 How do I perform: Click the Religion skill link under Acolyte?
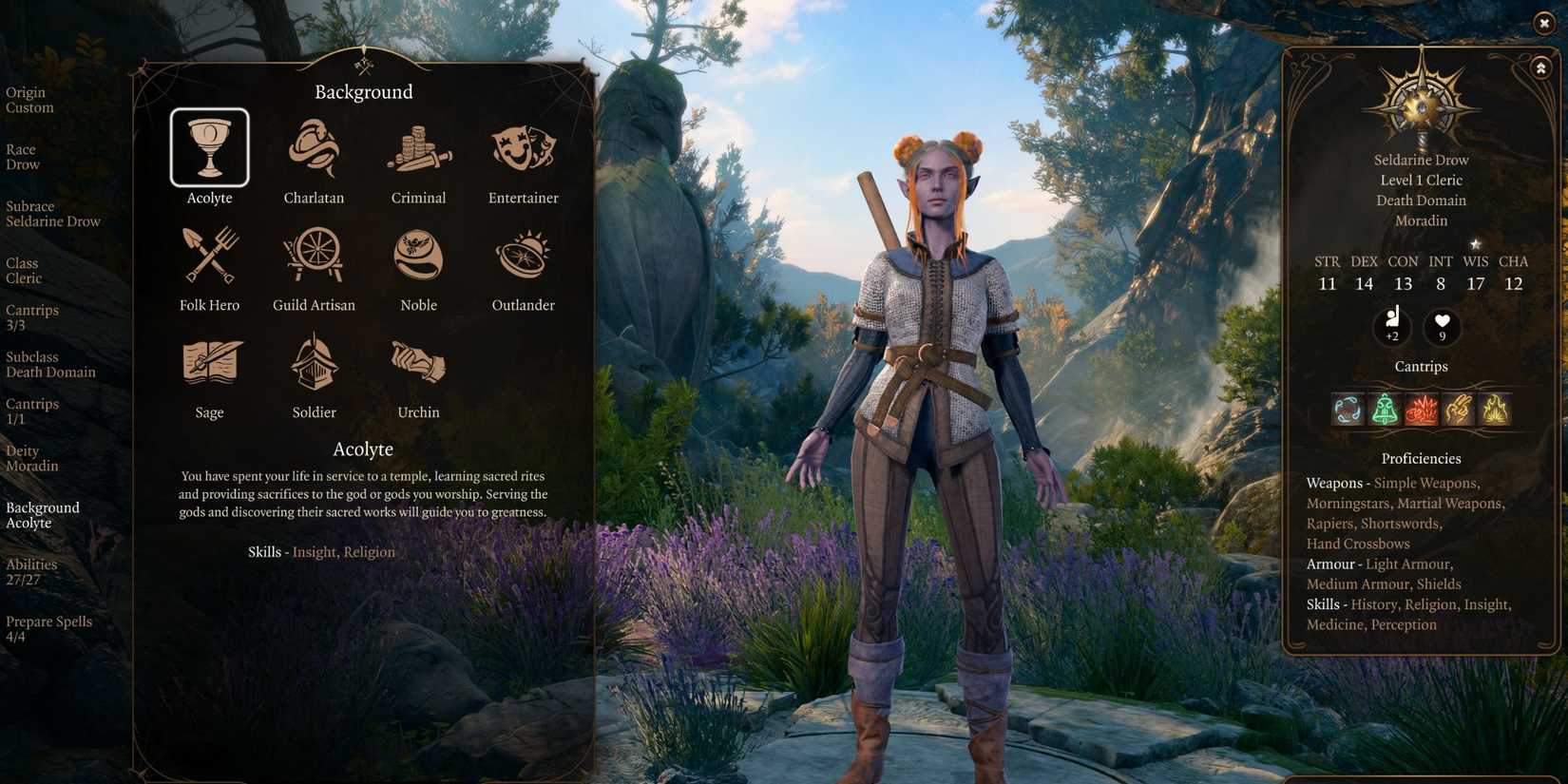[x=371, y=551]
